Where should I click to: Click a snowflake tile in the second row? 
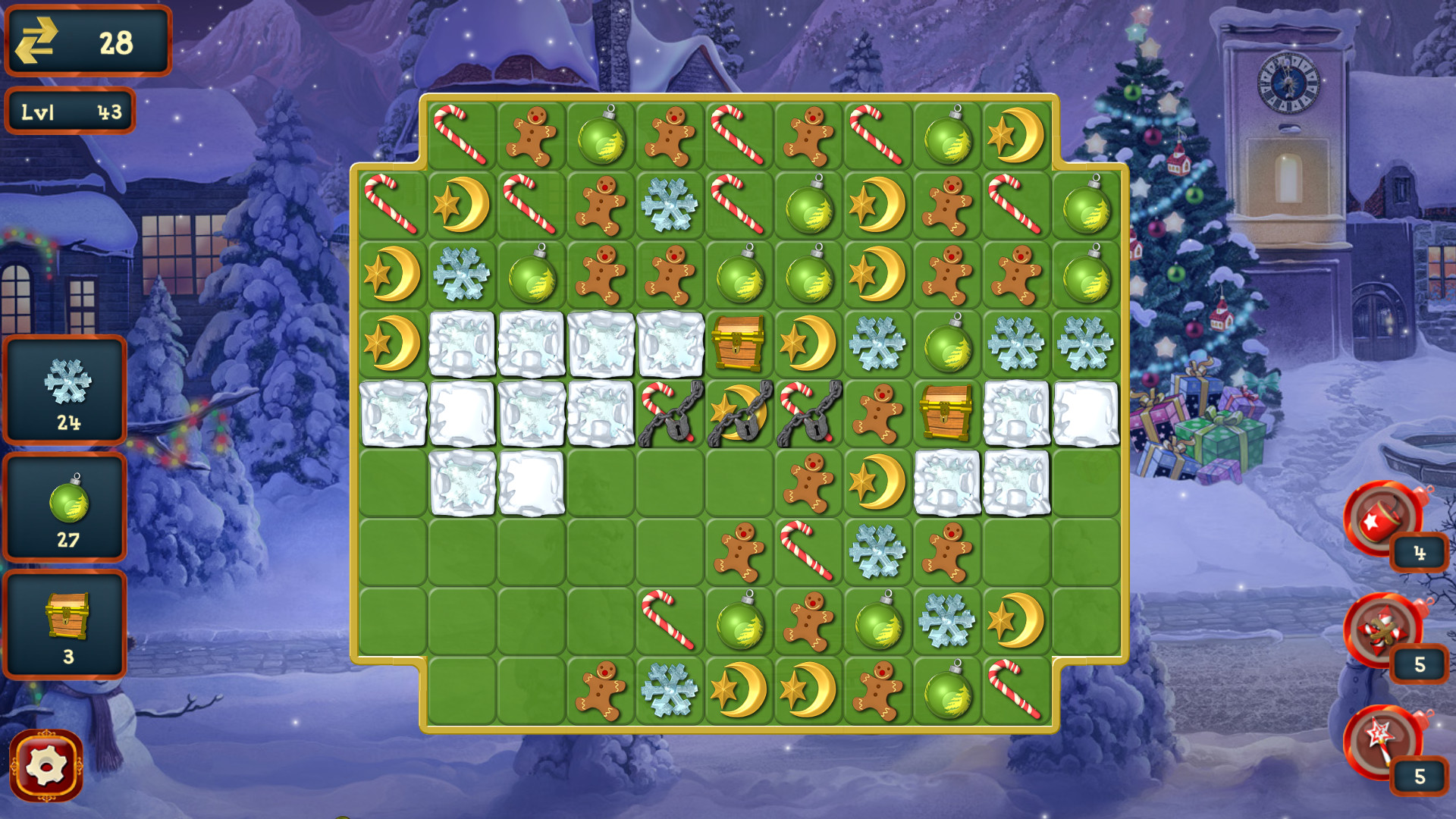pos(669,206)
